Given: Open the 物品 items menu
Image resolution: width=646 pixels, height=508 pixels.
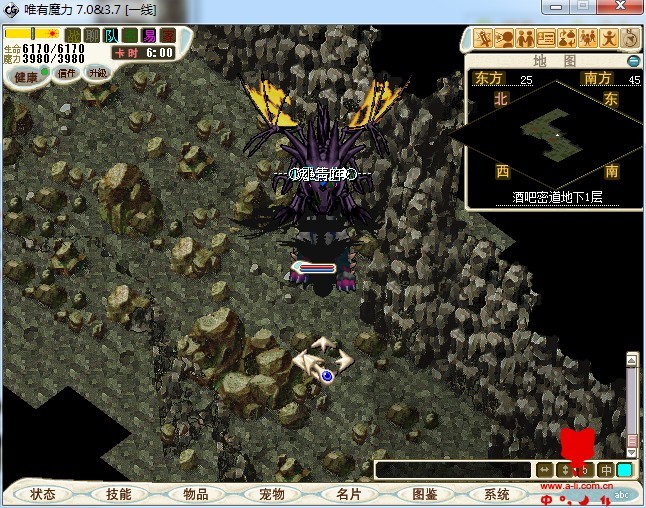Looking at the screenshot, I should [195, 494].
